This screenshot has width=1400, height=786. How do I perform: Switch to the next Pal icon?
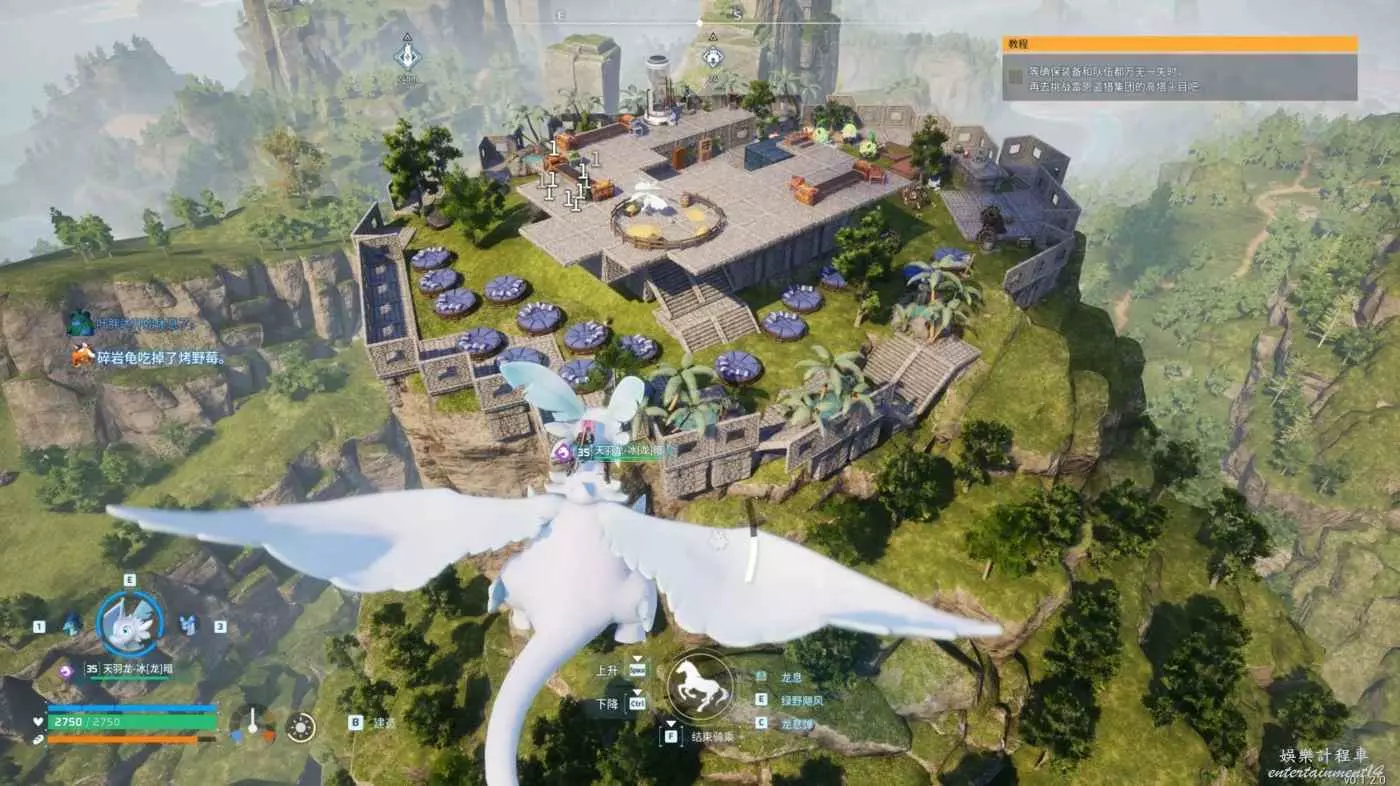tap(187, 626)
